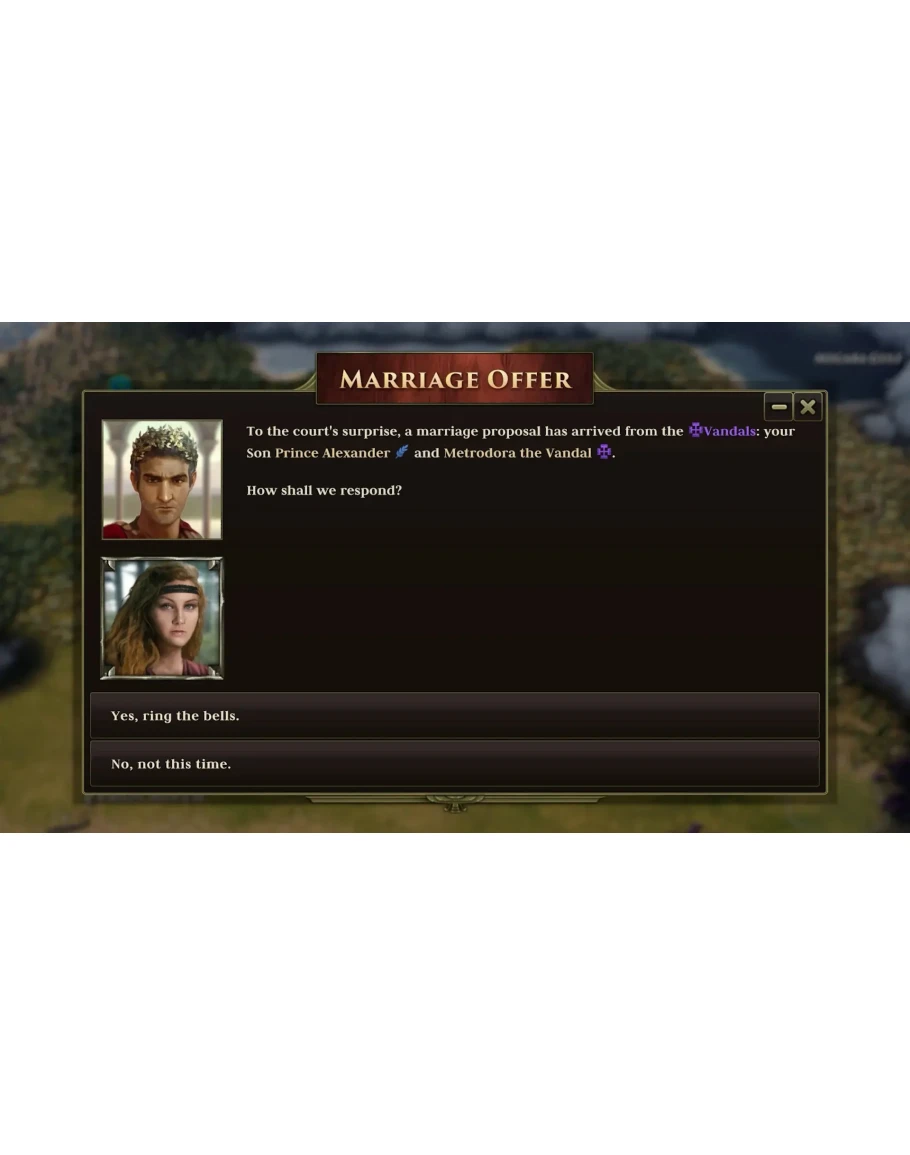Decline with "No, not this time."
The width and height of the screenshot is (910, 1155).
pos(454,764)
